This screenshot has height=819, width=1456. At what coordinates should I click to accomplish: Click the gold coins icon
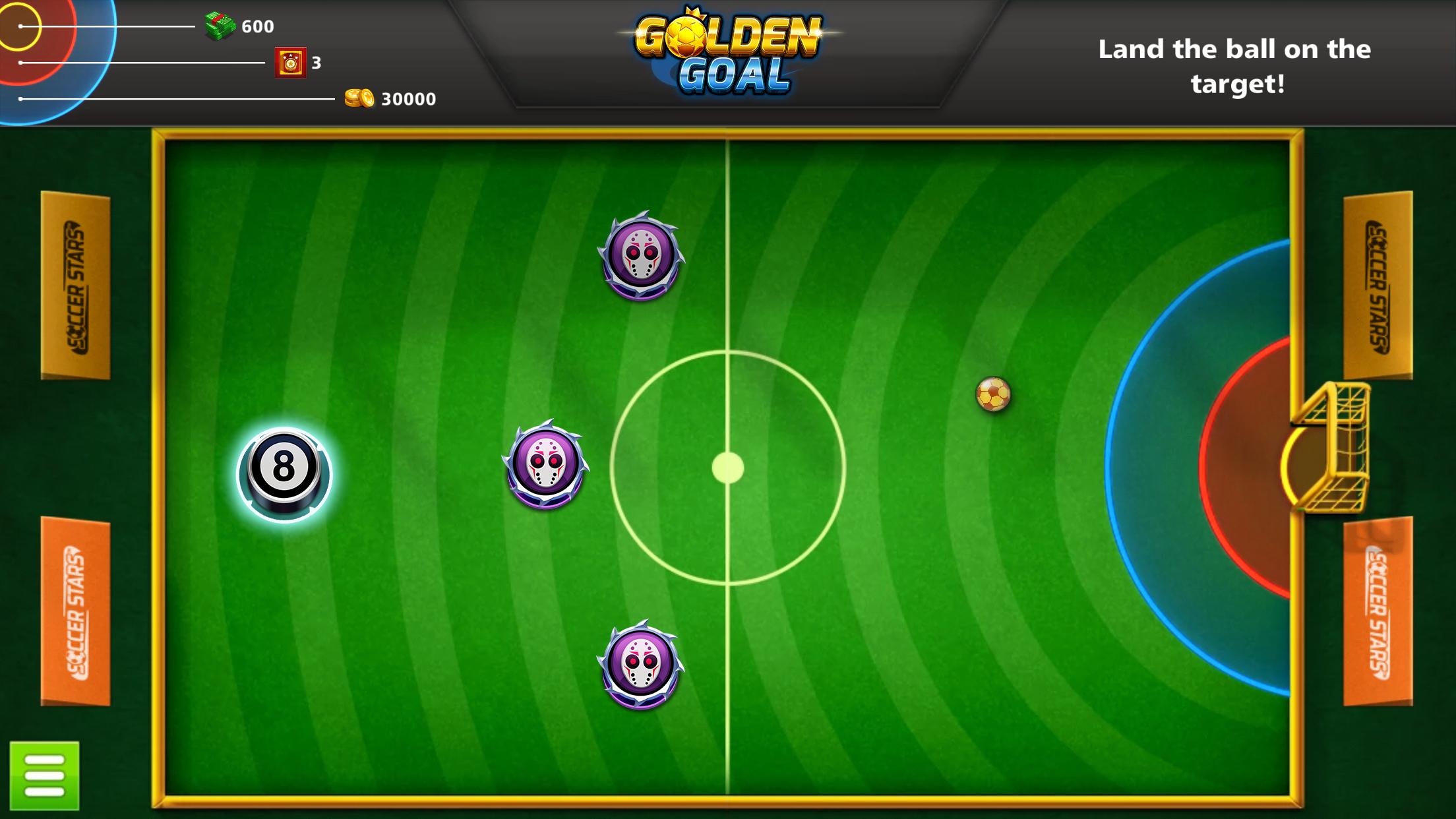point(358,97)
